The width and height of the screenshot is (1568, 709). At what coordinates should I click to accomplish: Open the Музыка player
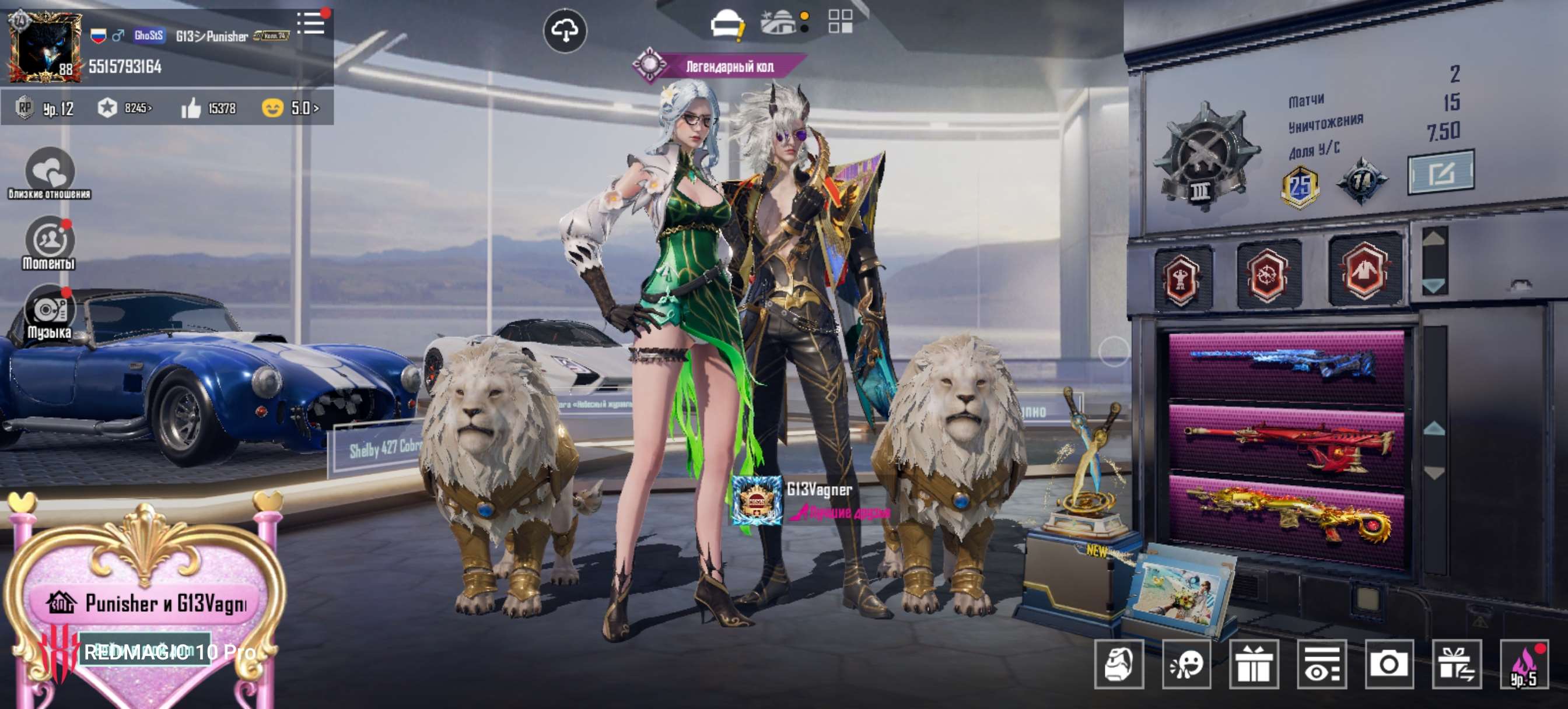50,311
